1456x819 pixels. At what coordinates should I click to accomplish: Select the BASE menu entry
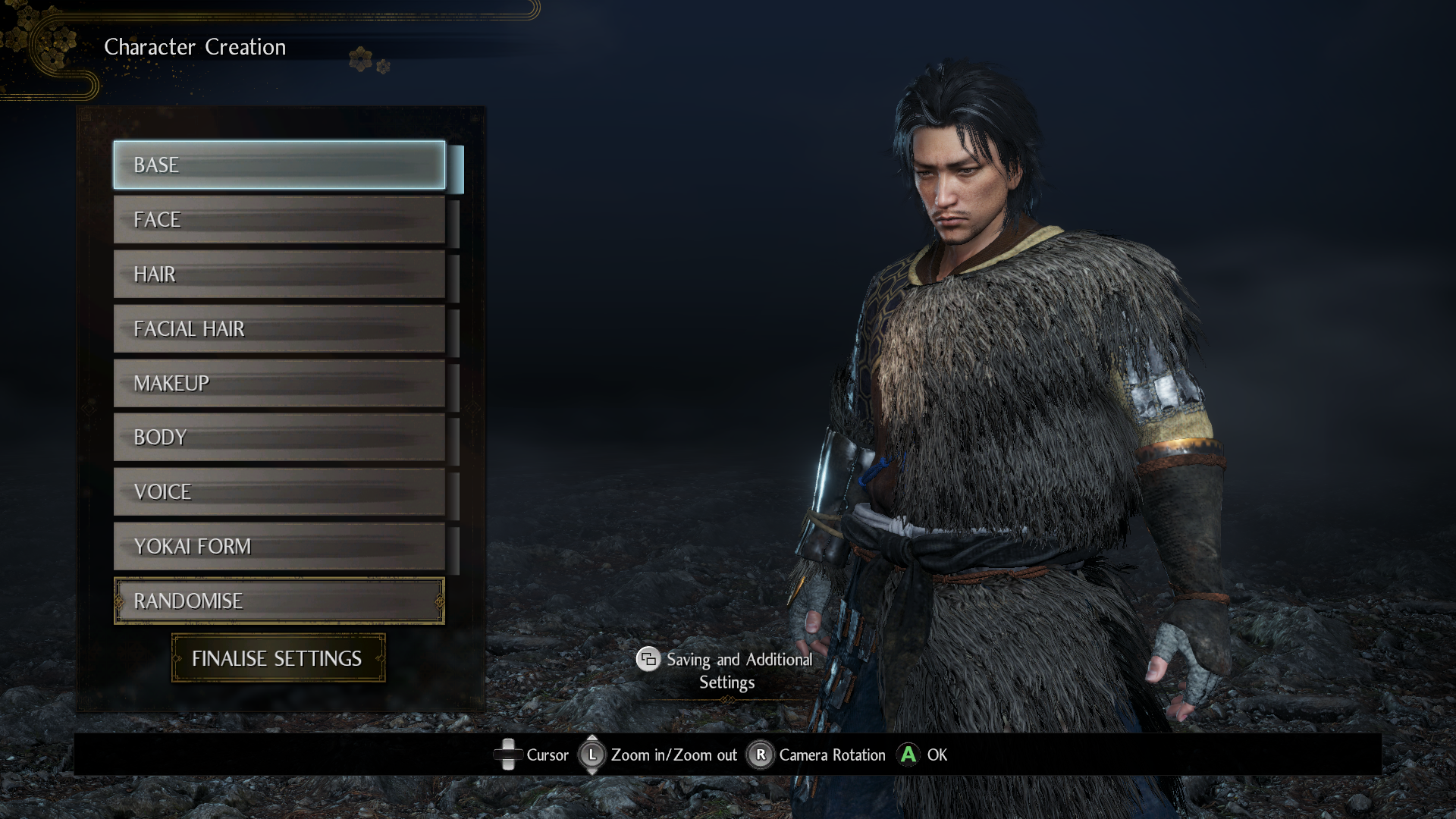pyautogui.click(x=279, y=165)
